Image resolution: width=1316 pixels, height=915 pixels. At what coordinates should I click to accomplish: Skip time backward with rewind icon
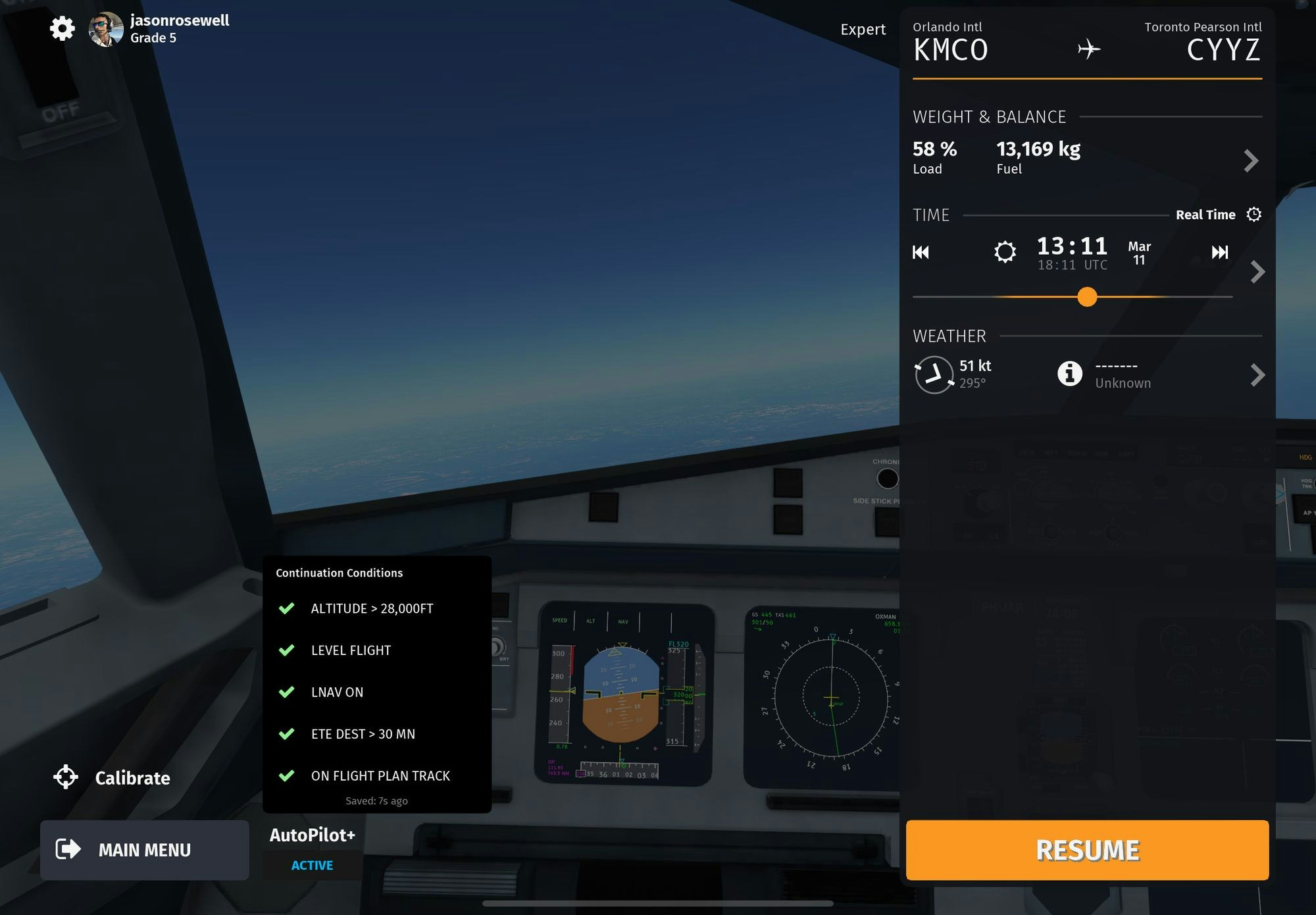point(921,252)
